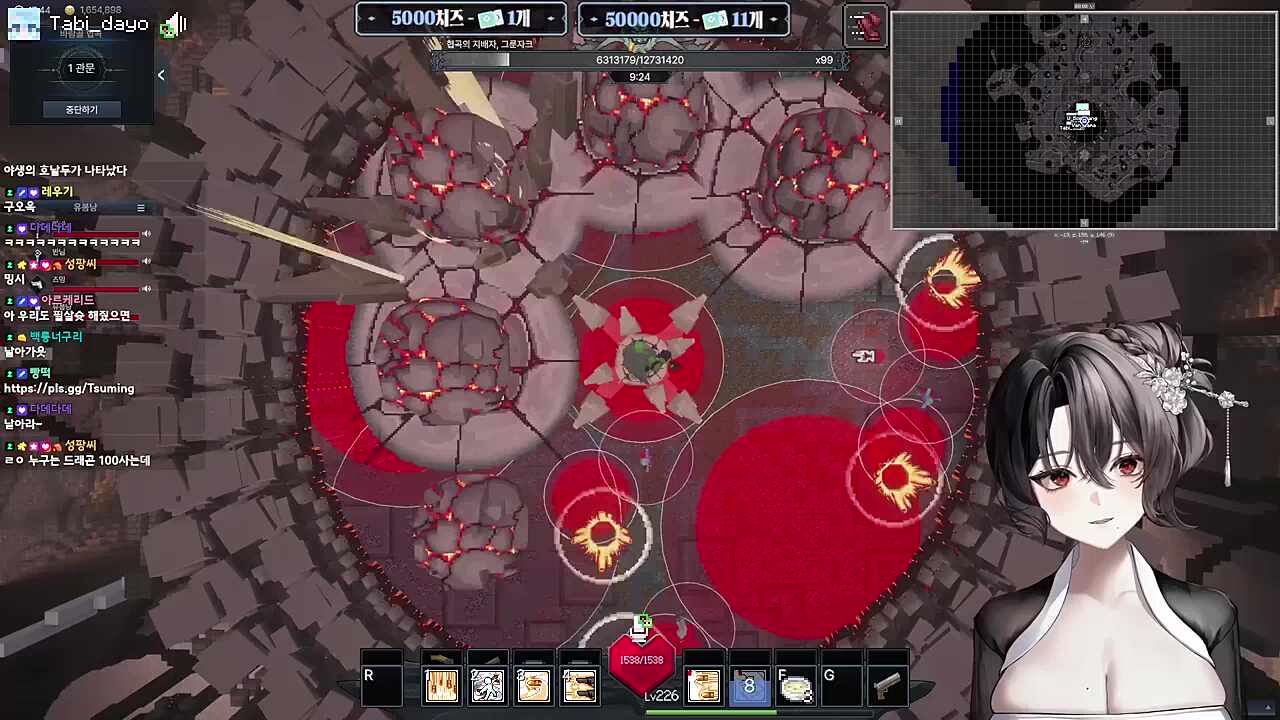This screenshot has height=720, width=1280.
Task: Activate the leaping figure skill in slot 2
Action: click(x=487, y=686)
